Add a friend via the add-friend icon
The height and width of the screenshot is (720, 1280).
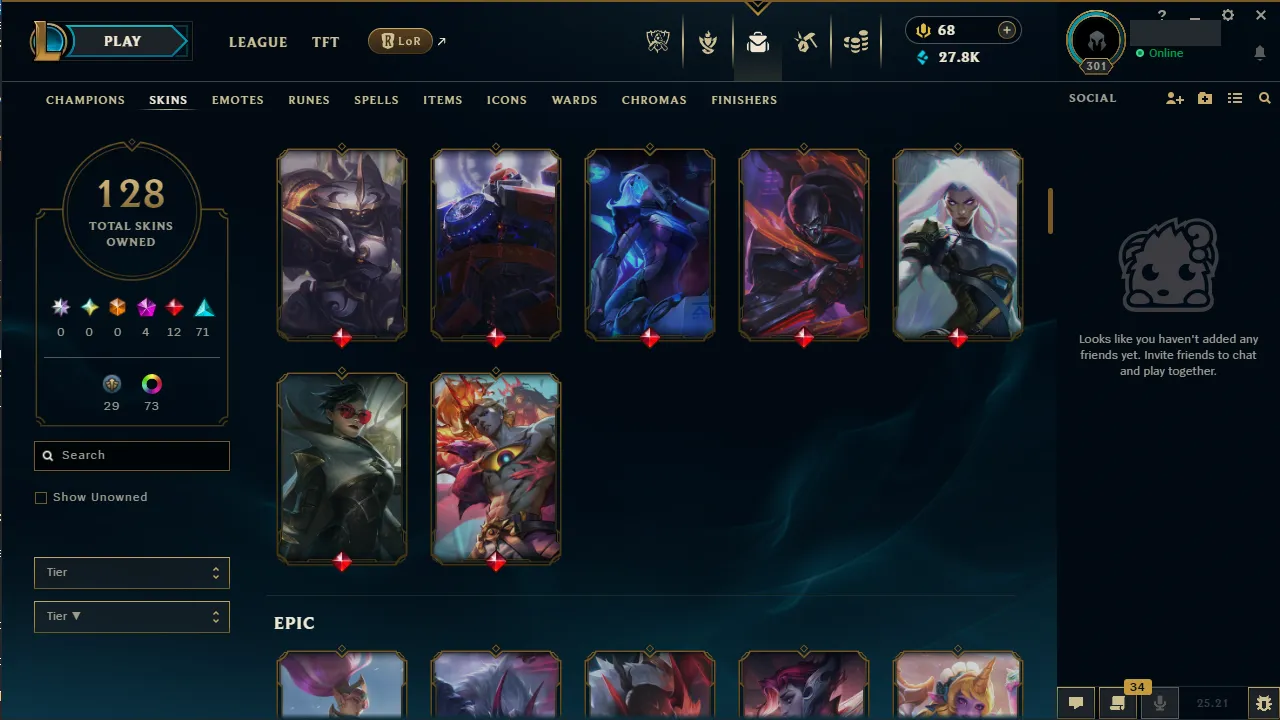tap(1175, 98)
